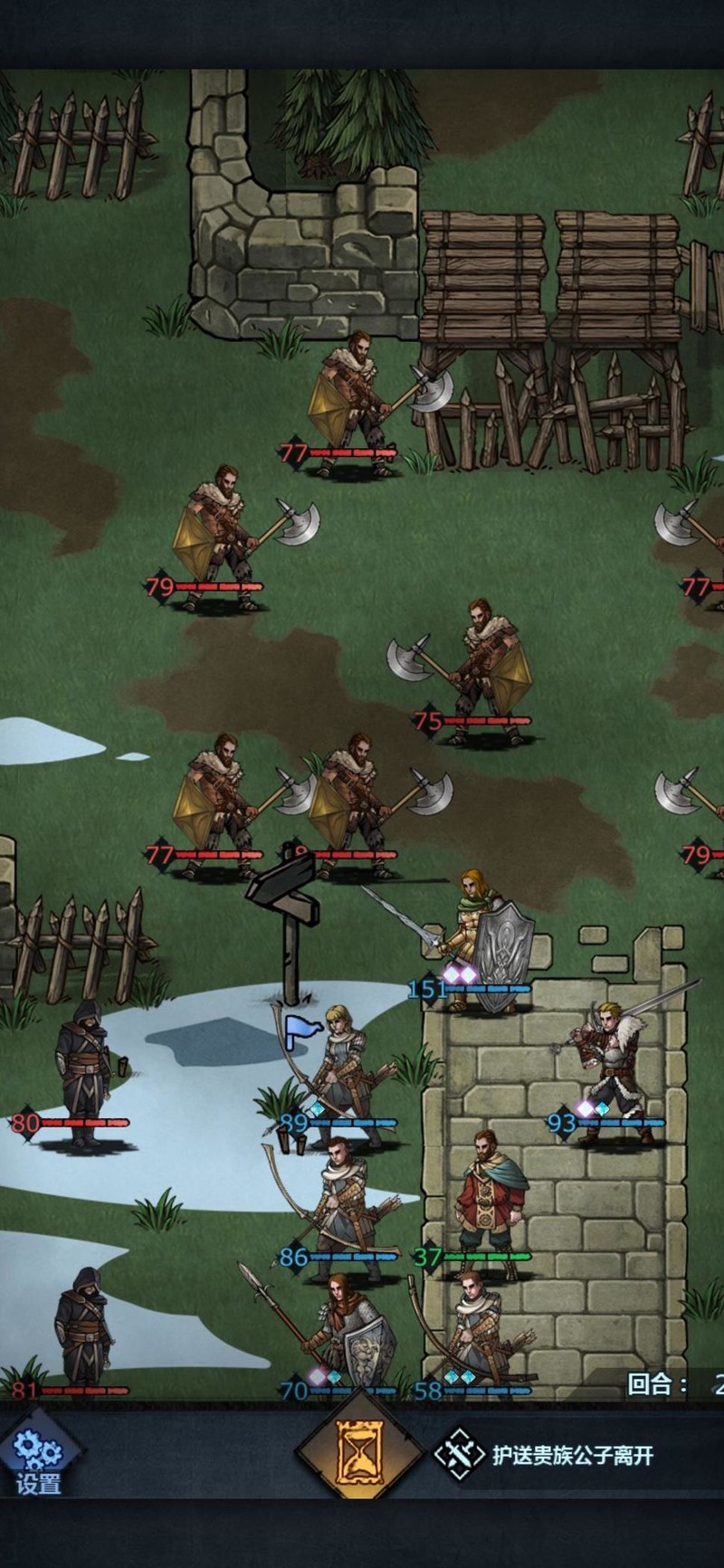Image resolution: width=724 pixels, height=1568 pixels.
Task: Show the 护送贵族公子离开 objective
Action: 545,1455
